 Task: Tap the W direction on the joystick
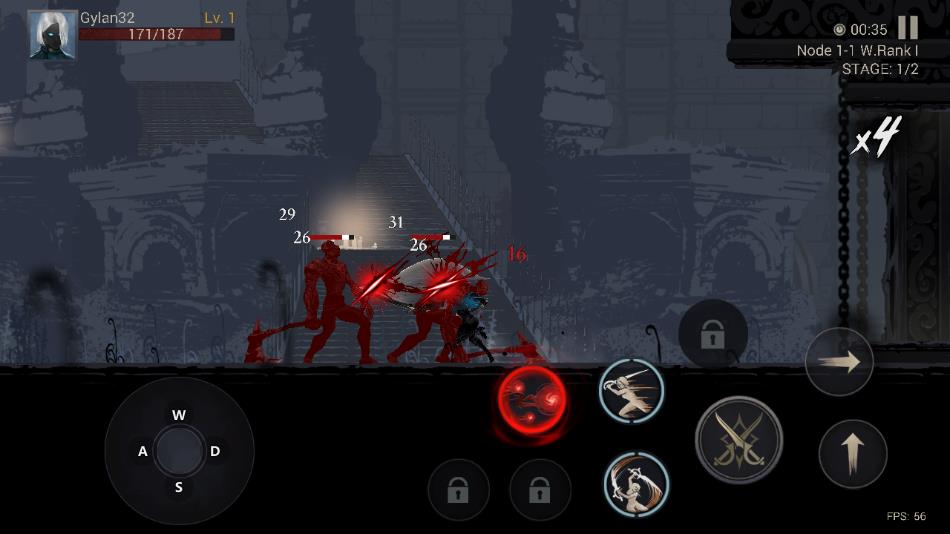coord(179,415)
